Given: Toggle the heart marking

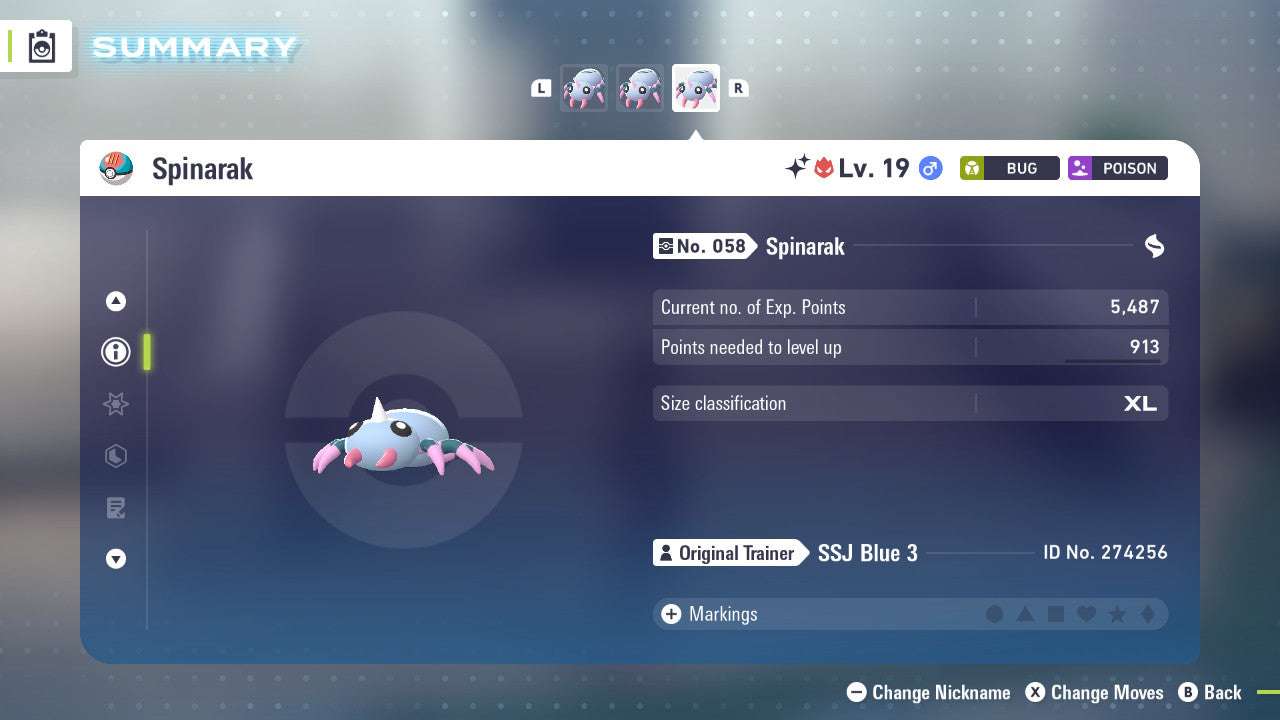Looking at the screenshot, I should pyautogui.click(x=1086, y=614).
